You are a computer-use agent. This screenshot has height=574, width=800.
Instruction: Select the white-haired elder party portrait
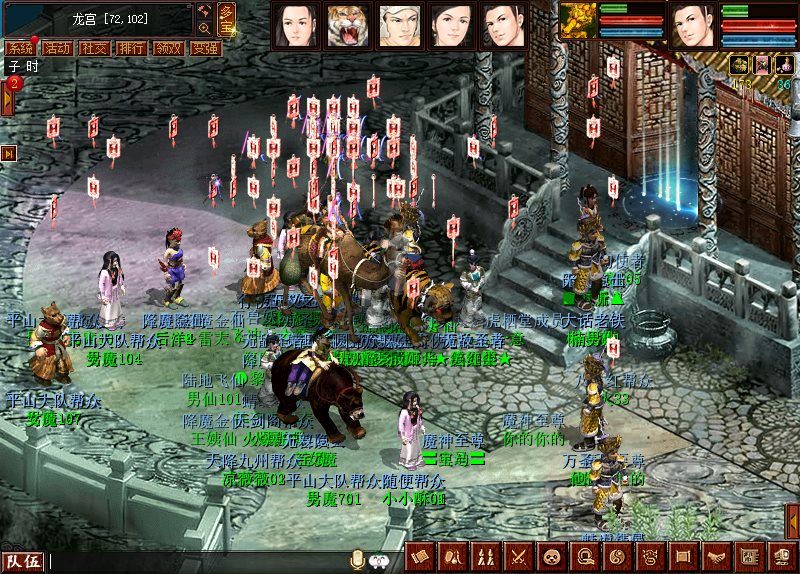pyautogui.click(x=399, y=25)
